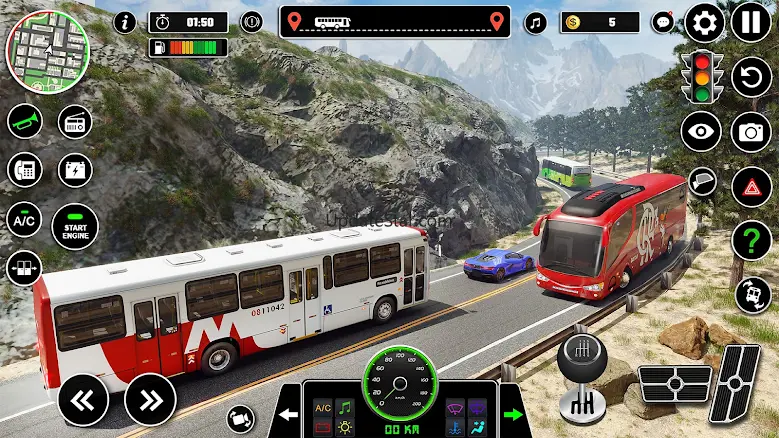Toggle the hazard warning triangle
This screenshot has height=438, width=779.
[751, 186]
